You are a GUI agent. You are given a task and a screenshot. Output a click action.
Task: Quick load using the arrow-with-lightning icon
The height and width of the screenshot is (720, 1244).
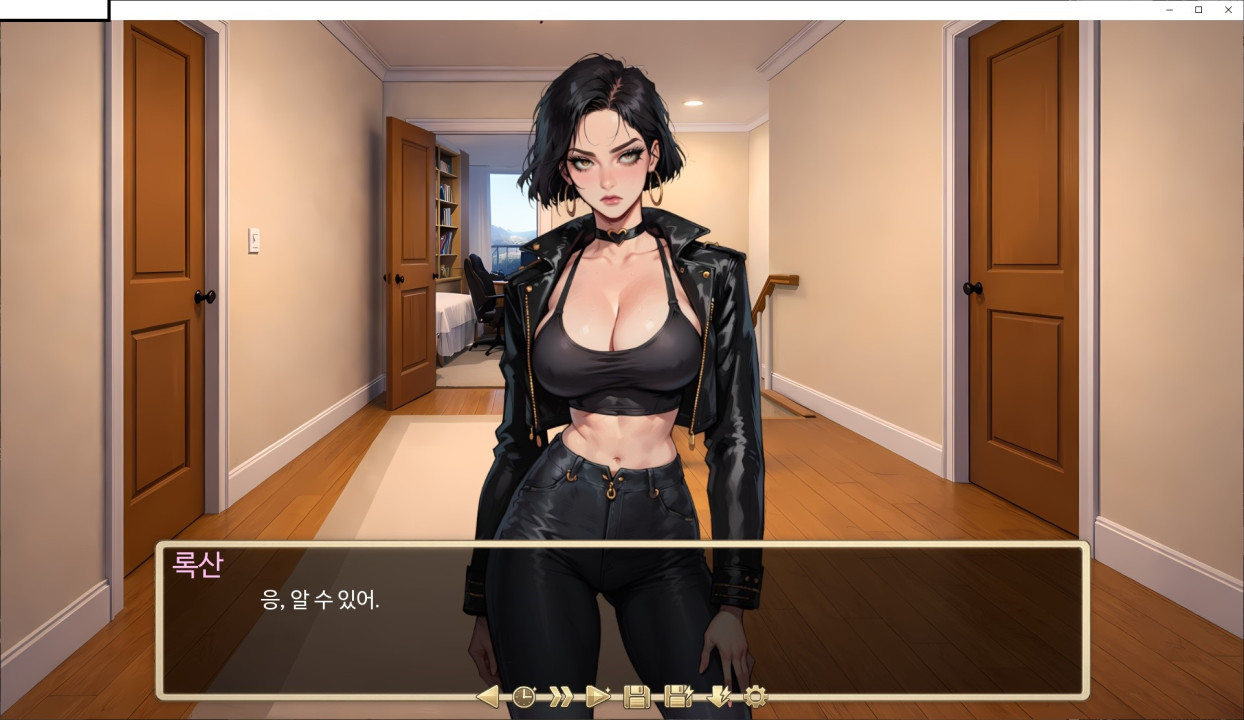coord(718,697)
